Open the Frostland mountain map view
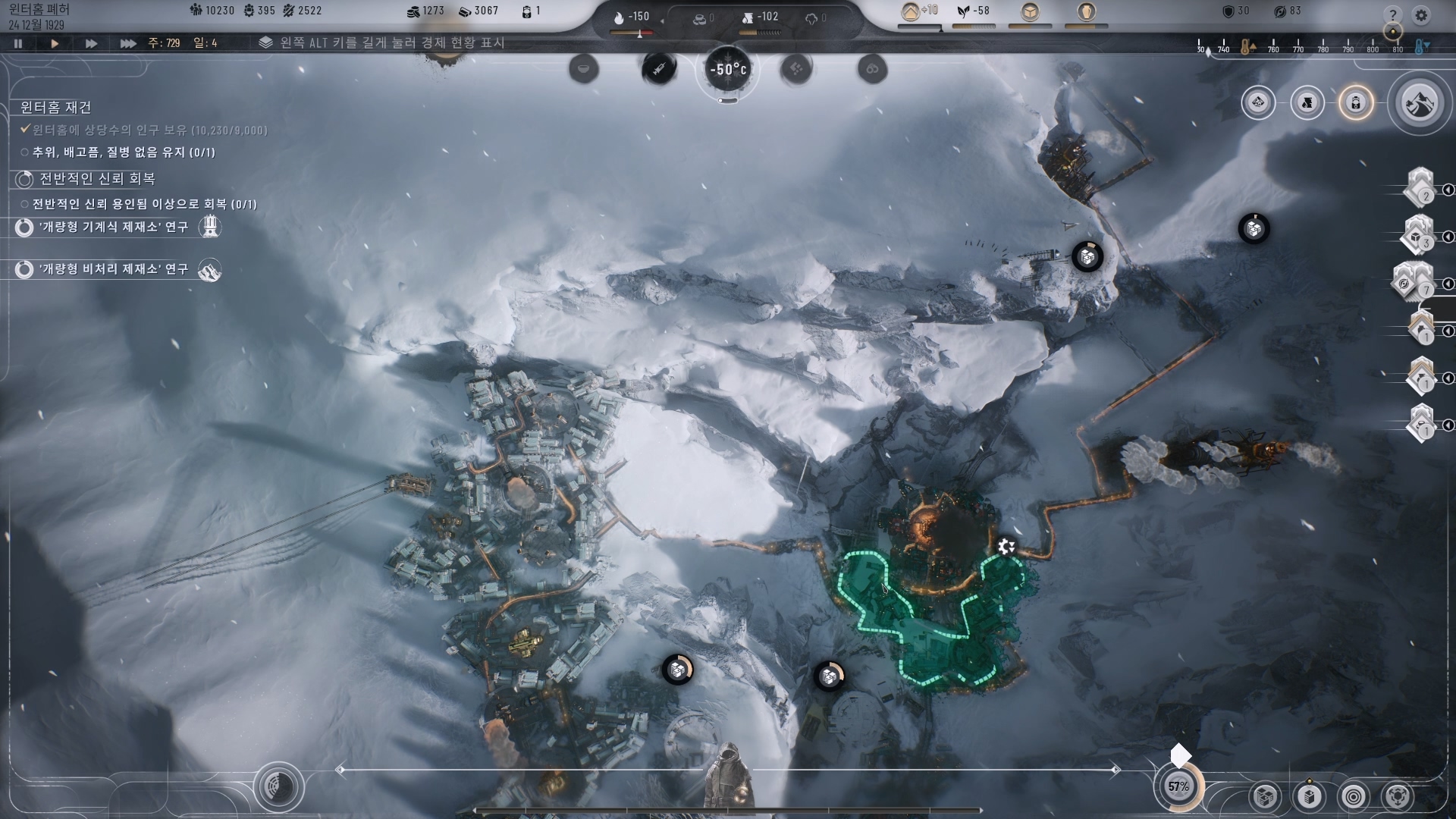 [1419, 102]
